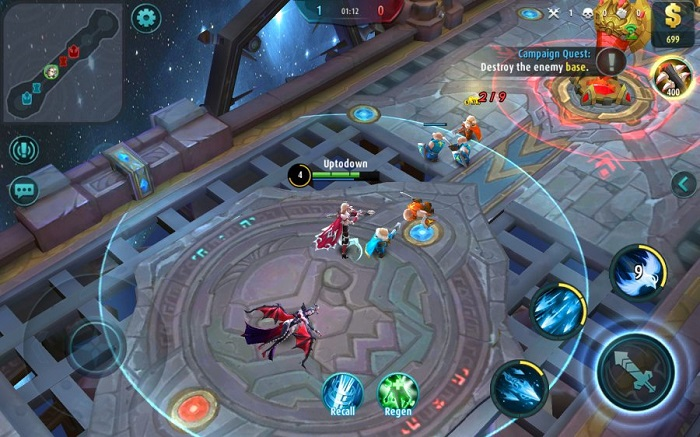
Task: Open the gold shop with 699 coins
Action: coord(672,22)
